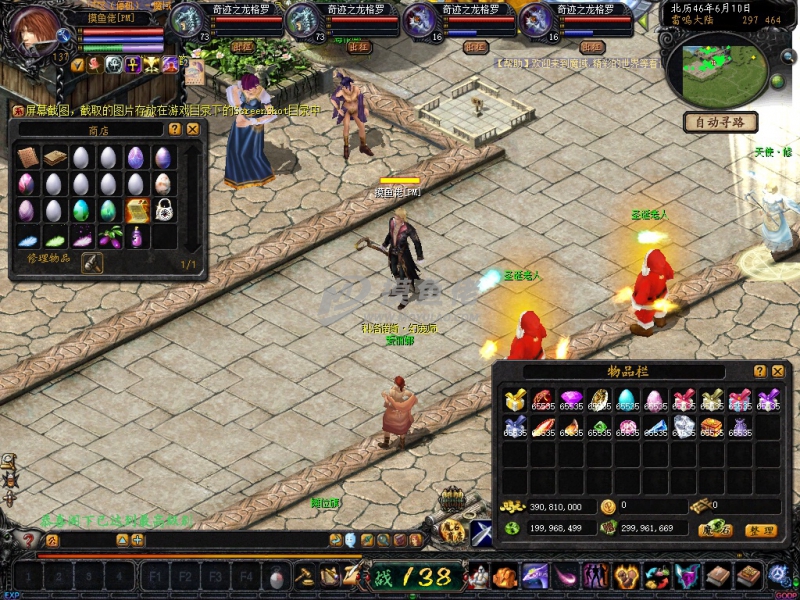Select the padlock item in the shop
The width and height of the screenshot is (800, 600).
tap(163, 211)
